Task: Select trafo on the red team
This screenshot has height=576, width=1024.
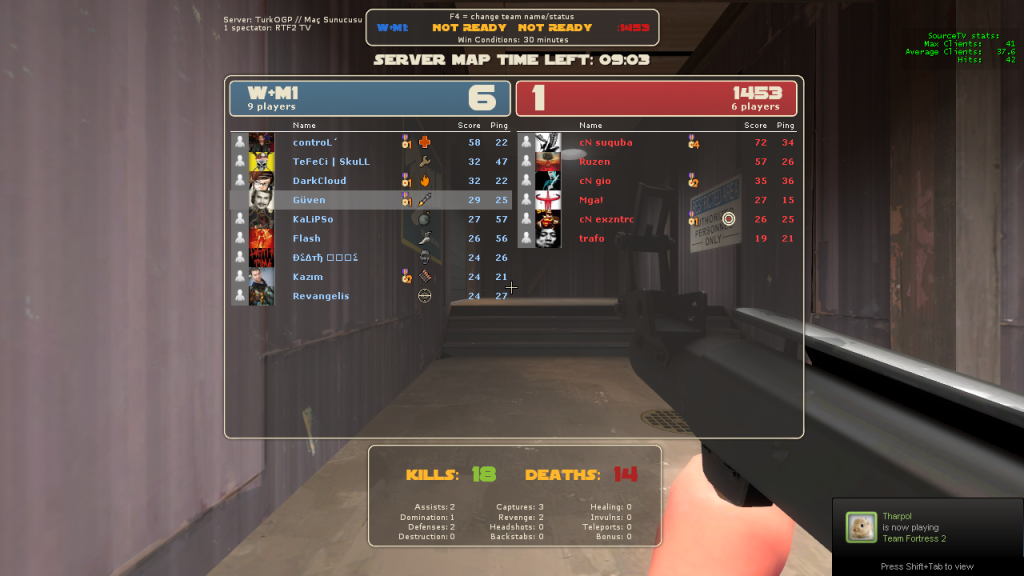Action: coord(592,238)
